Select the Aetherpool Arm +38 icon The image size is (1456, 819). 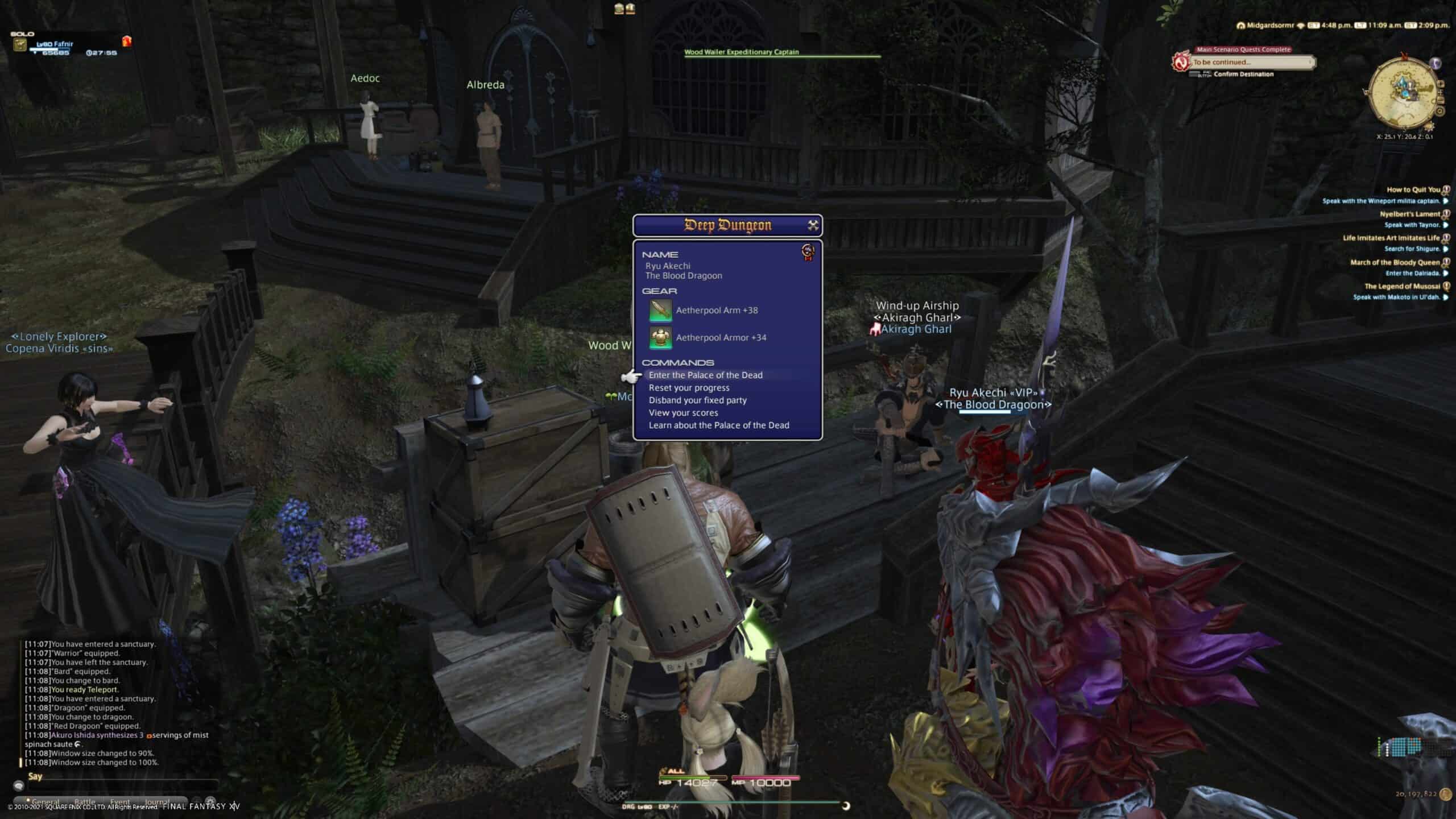pos(660,311)
